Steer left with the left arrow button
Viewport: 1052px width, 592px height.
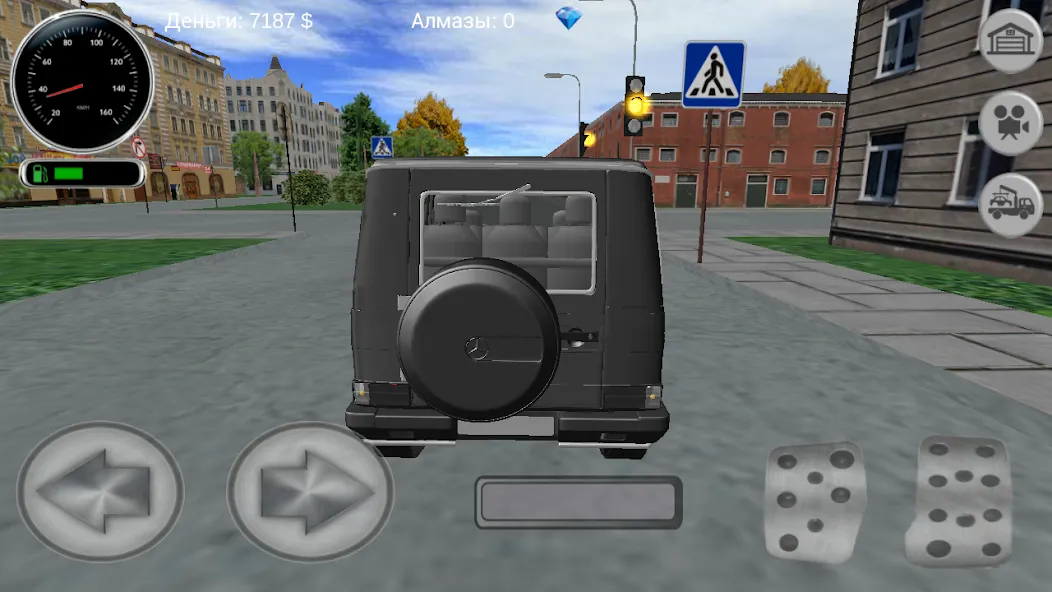pos(100,491)
